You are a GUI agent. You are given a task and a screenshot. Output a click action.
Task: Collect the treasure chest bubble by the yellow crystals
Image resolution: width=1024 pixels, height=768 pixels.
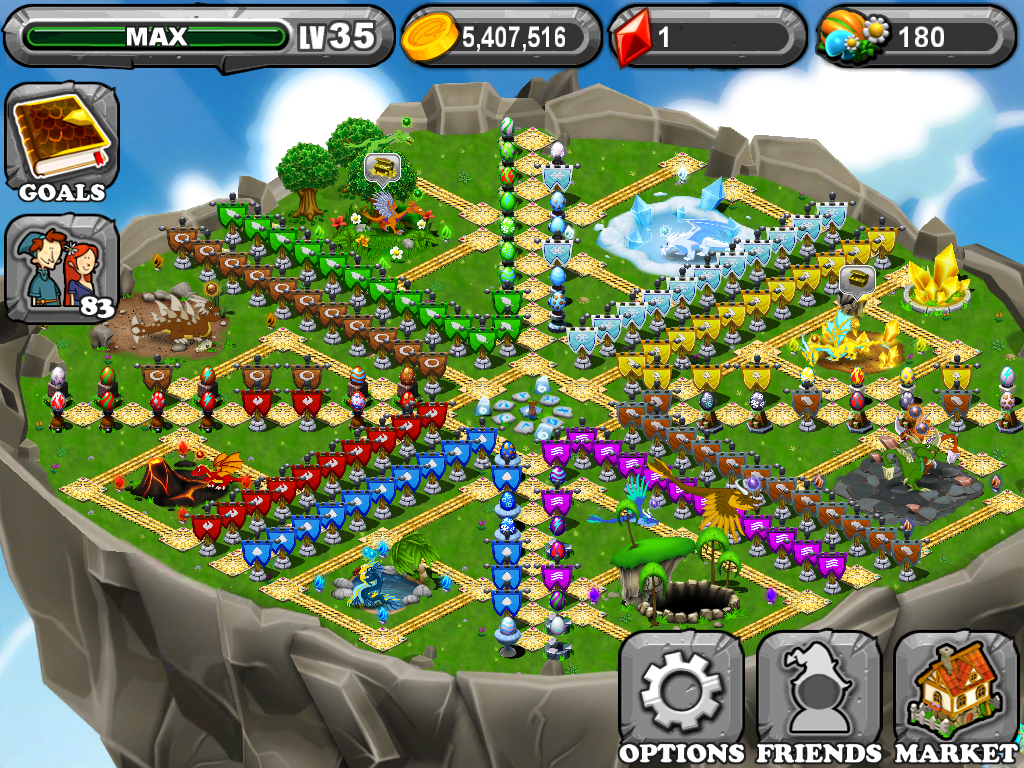[x=855, y=277]
